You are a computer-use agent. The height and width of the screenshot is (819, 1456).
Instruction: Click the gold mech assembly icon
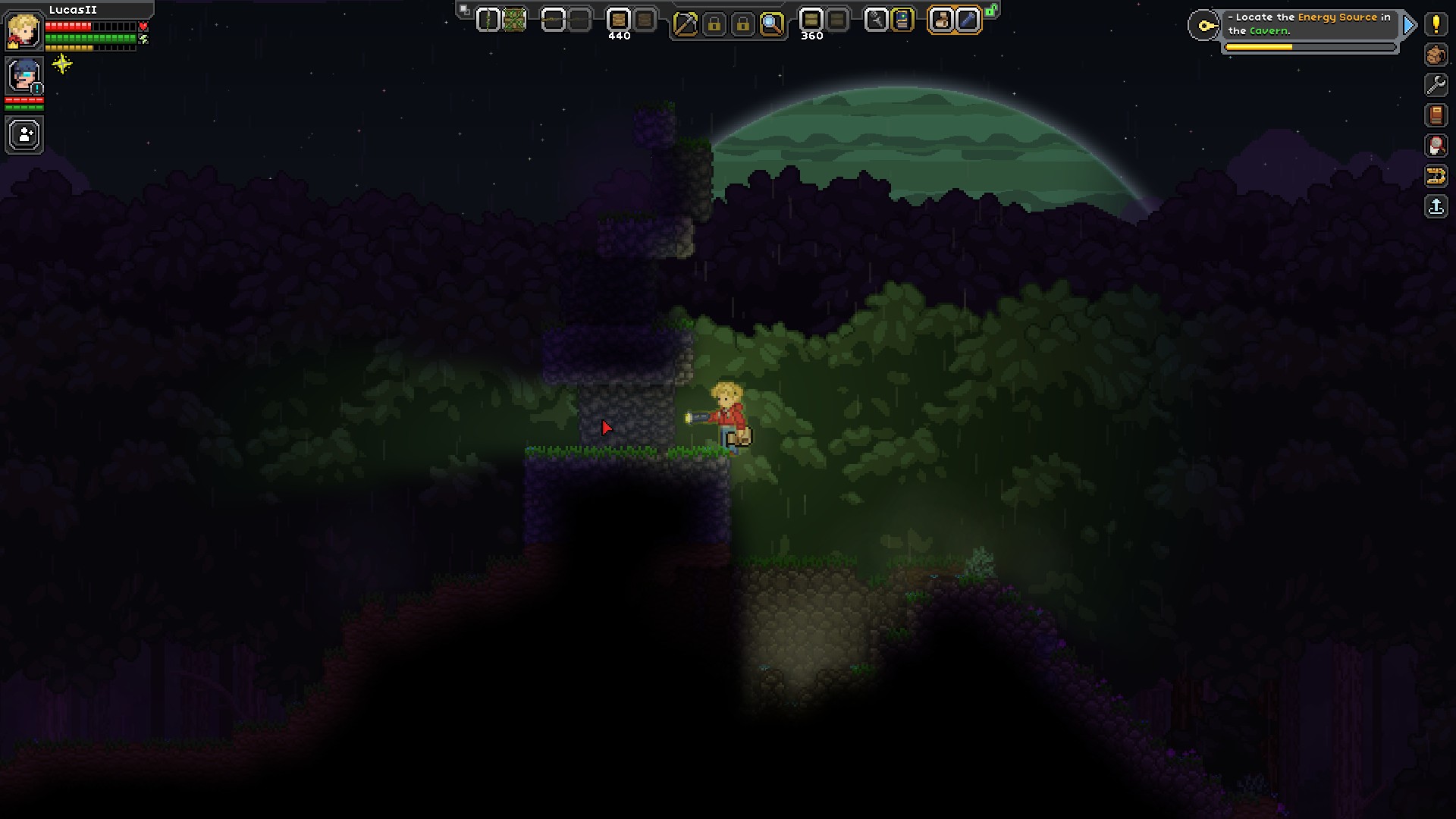1436,177
